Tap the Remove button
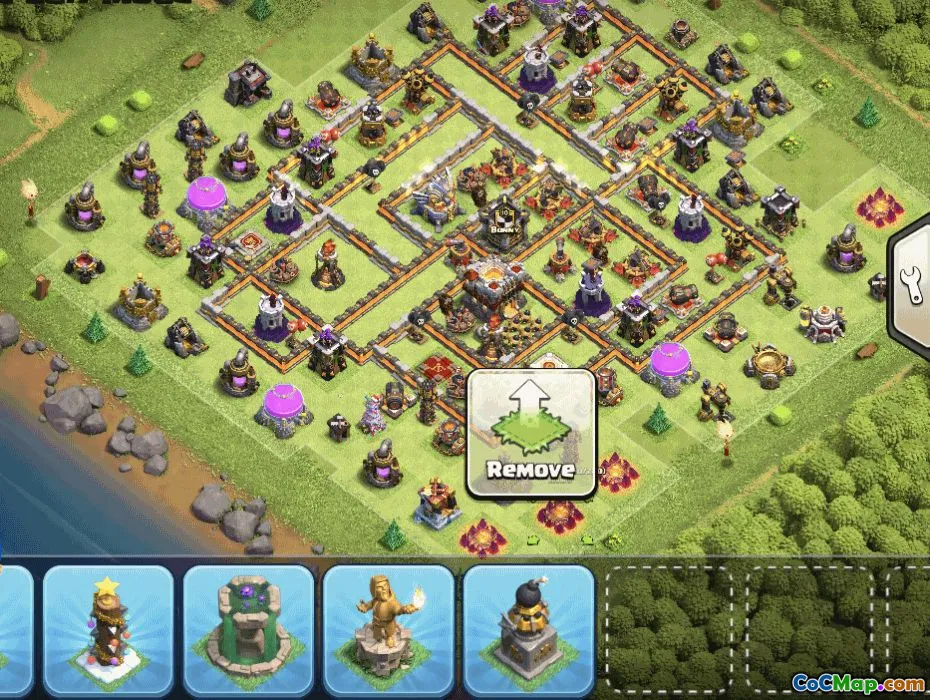930x700 pixels. click(x=531, y=434)
